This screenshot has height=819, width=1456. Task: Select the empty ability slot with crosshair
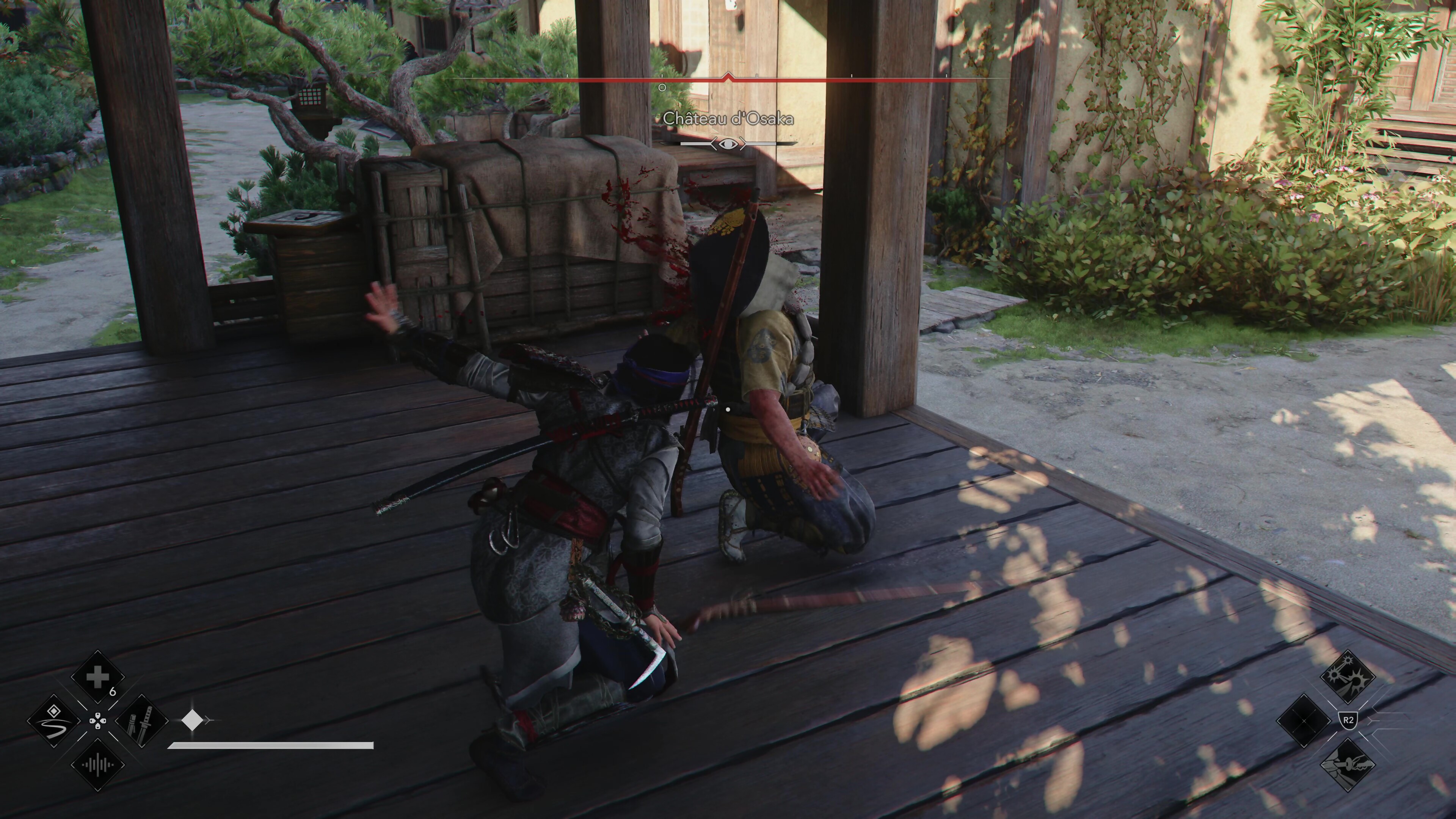click(x=1304, y=721)
